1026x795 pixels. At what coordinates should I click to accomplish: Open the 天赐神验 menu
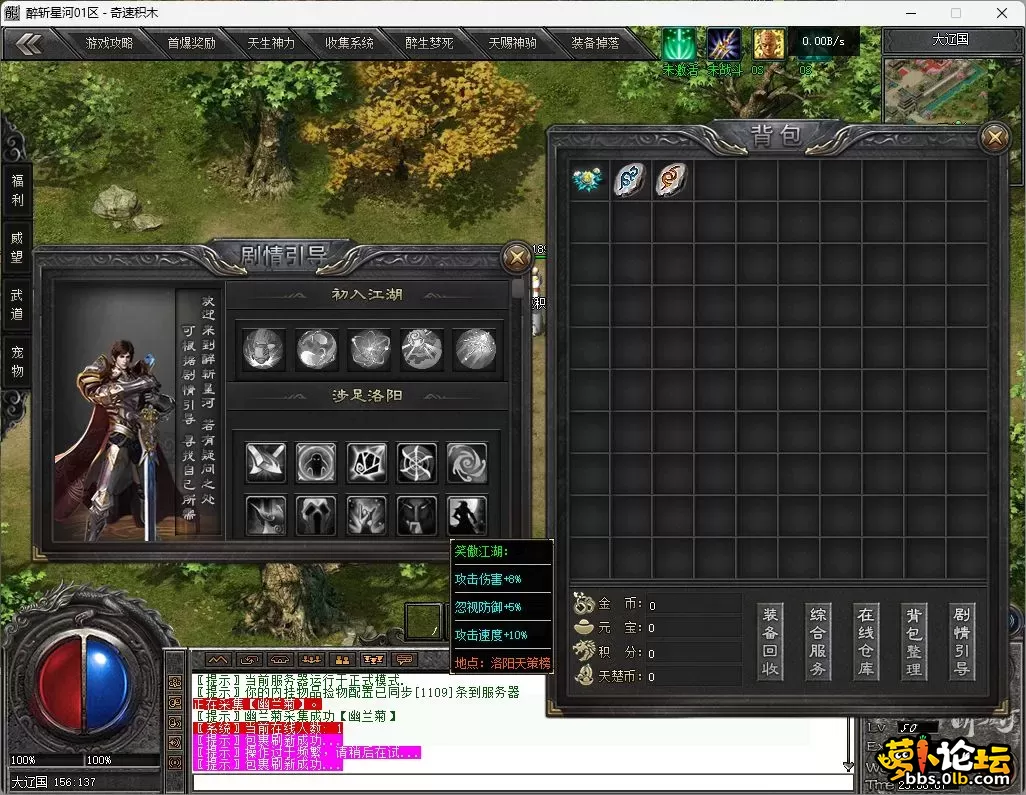point(512,43)
